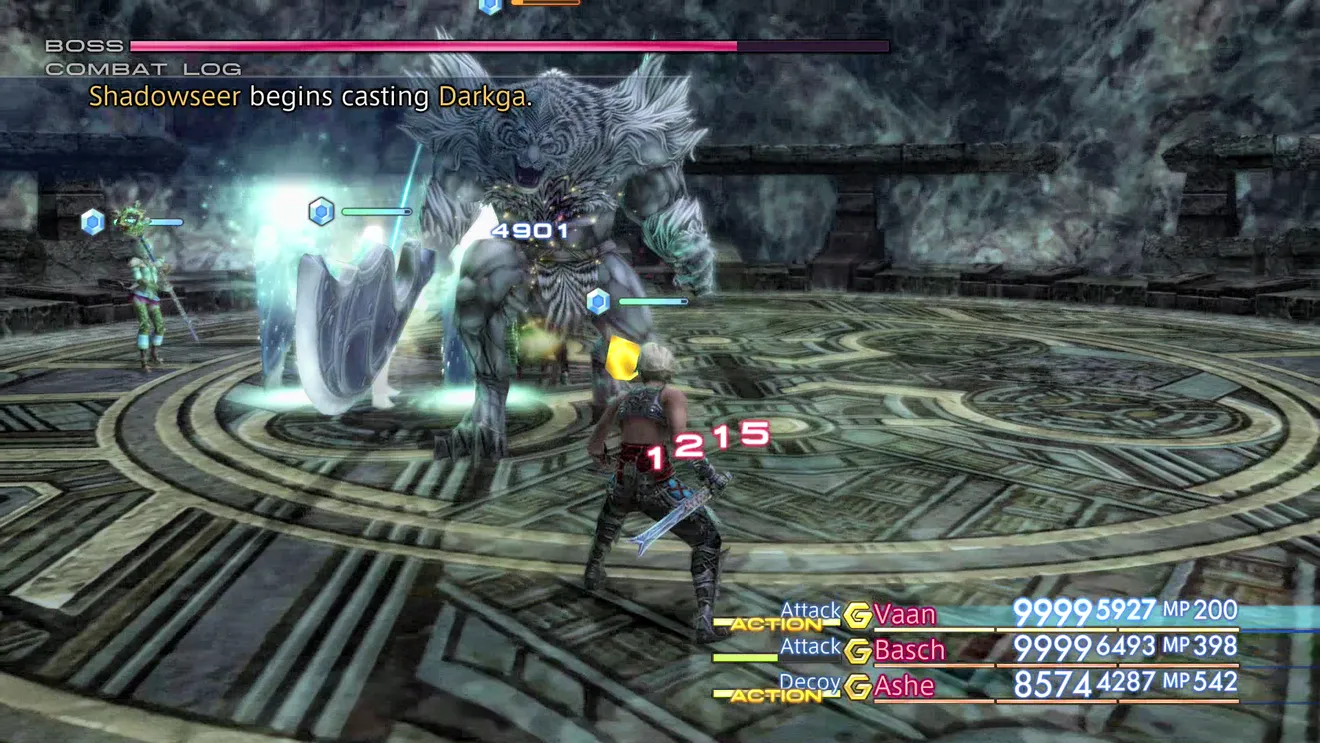Viewport: 1320px width, 743px height.
Task: Click the gambit icon beside Ashe
Action: pos(857,687)
